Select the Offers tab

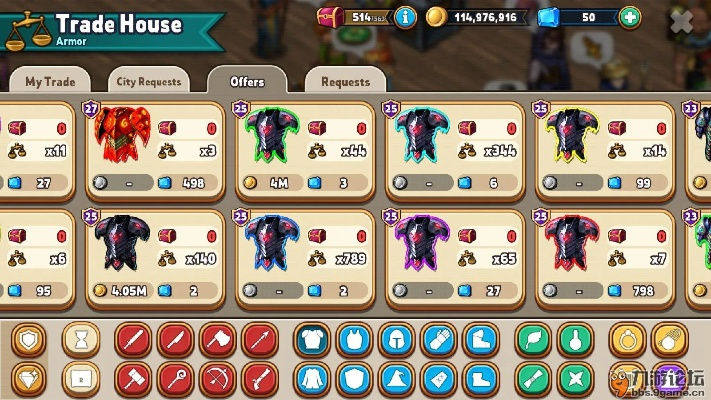[247, 81]
